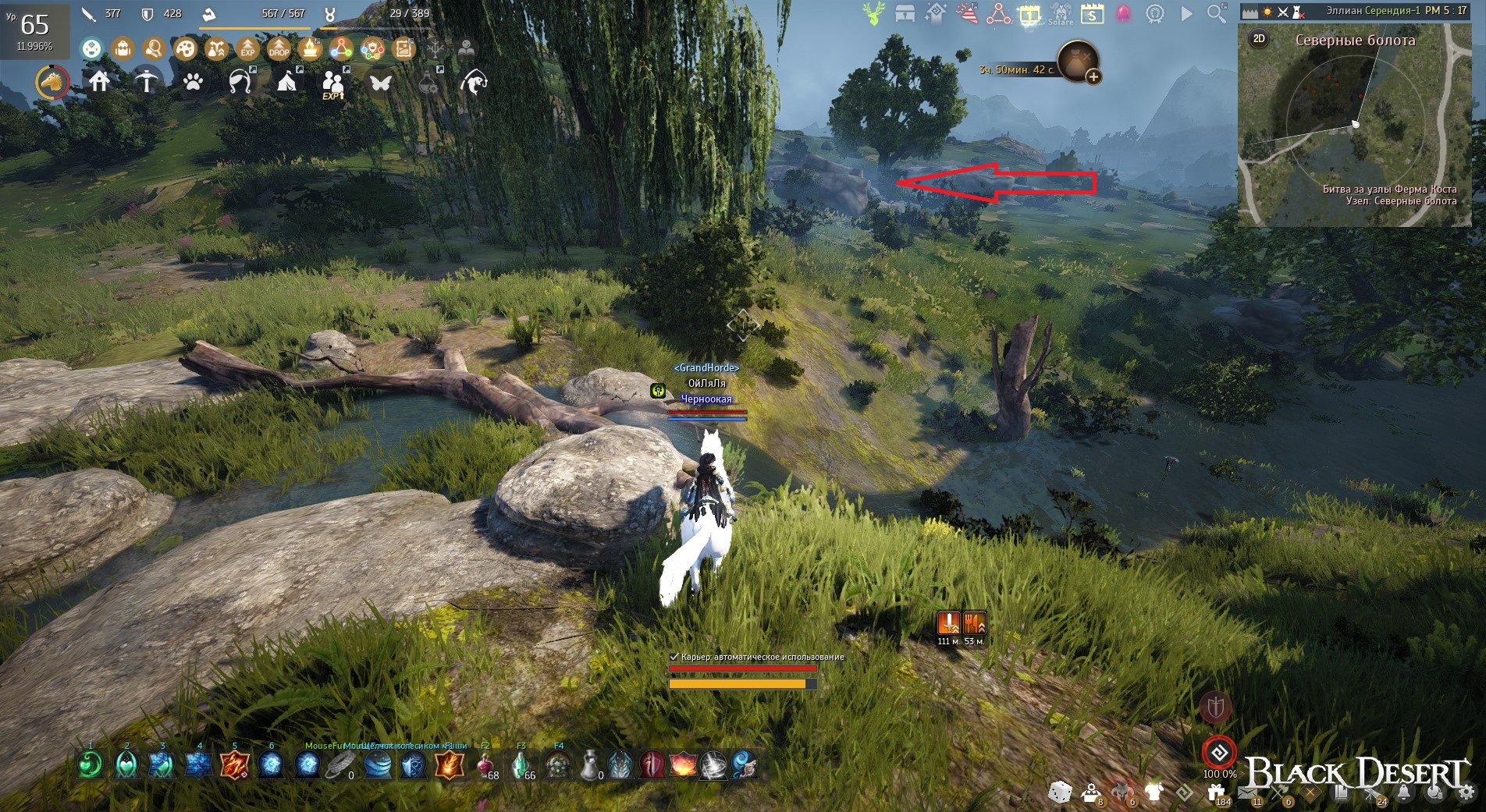Viewport: 1486px width, 812px height.
Task: Click the white dice icon
Action: (1059, 793)
